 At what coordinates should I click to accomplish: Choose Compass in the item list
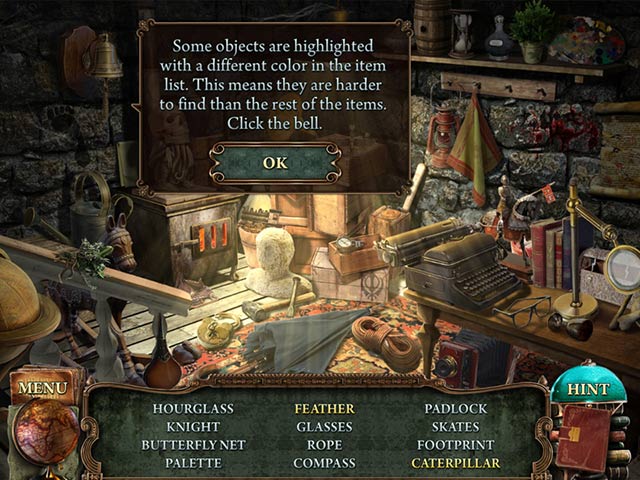point(324,463)
